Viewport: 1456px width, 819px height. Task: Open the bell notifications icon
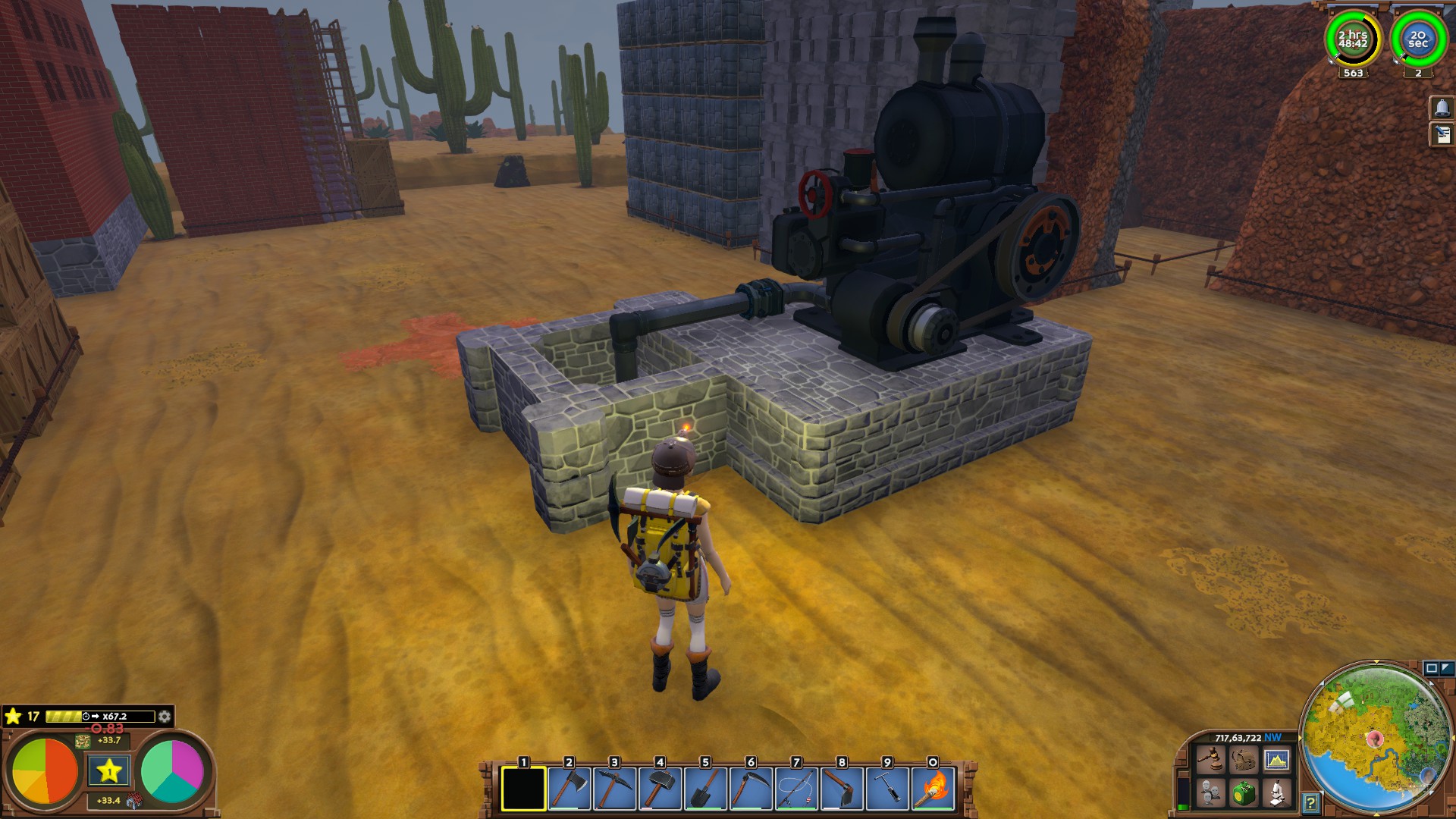1442,108
